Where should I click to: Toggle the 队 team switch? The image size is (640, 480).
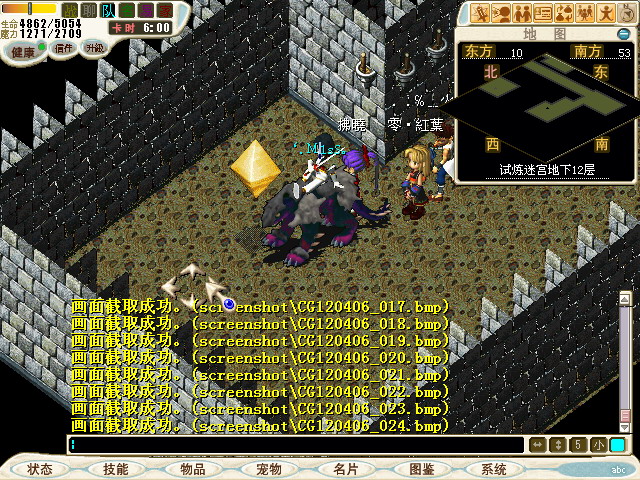pos(108,10)
